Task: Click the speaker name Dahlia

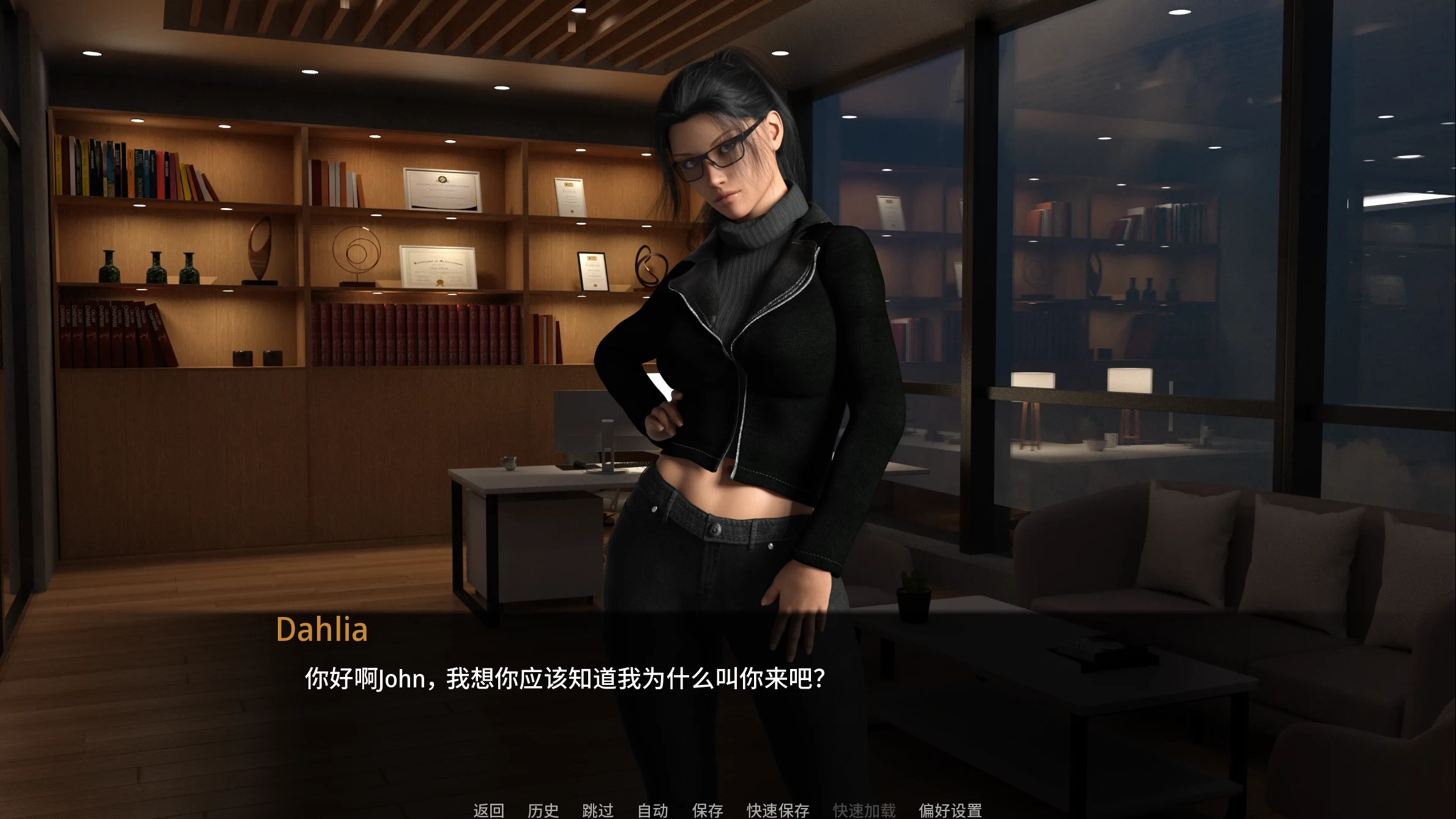Action: pos(324,629)
